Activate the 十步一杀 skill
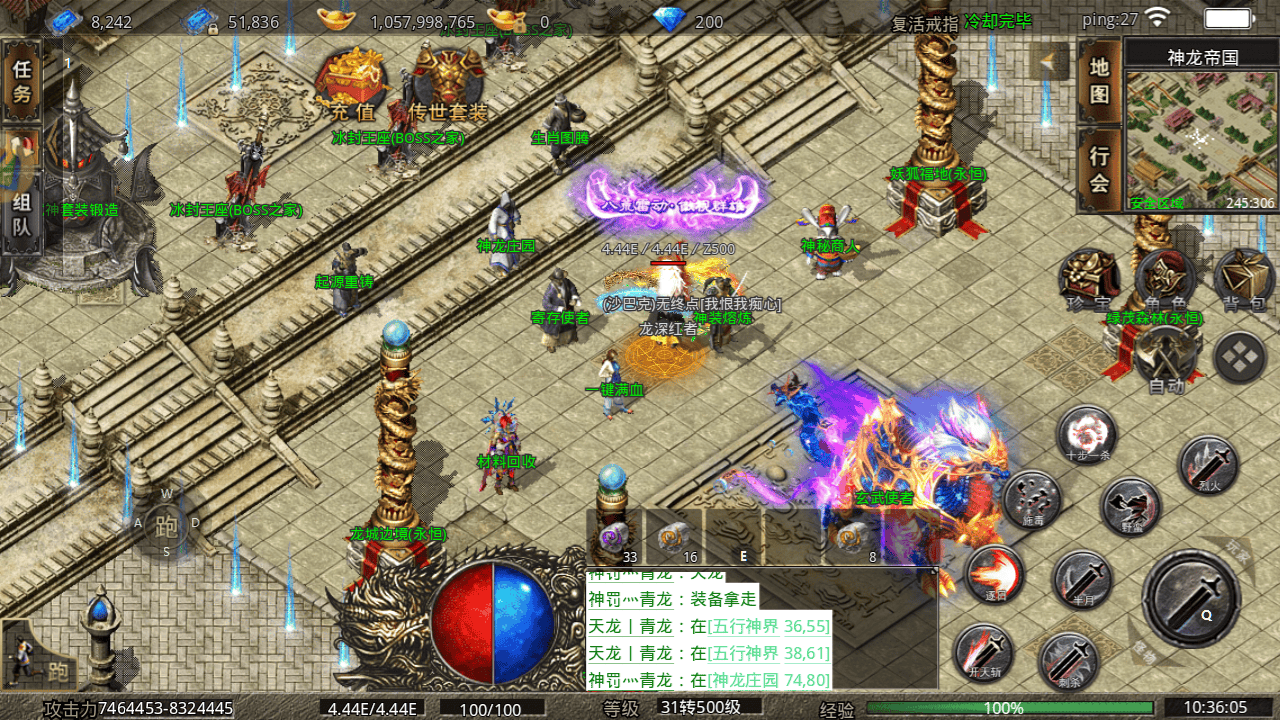This screenshot has height=720, width=1280. pos(1087,435)
